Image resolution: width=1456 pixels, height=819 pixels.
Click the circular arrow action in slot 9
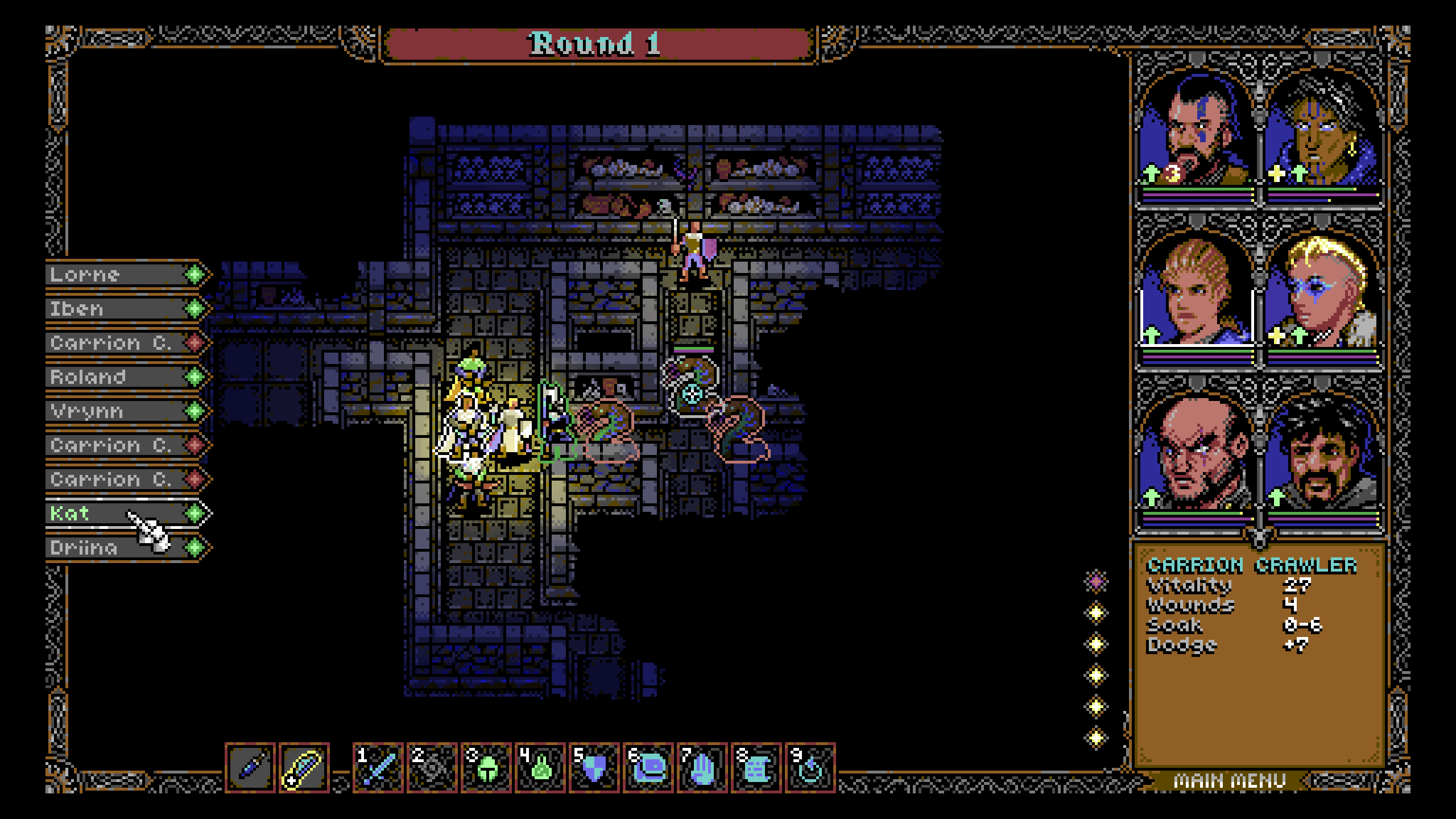point(810,768)
